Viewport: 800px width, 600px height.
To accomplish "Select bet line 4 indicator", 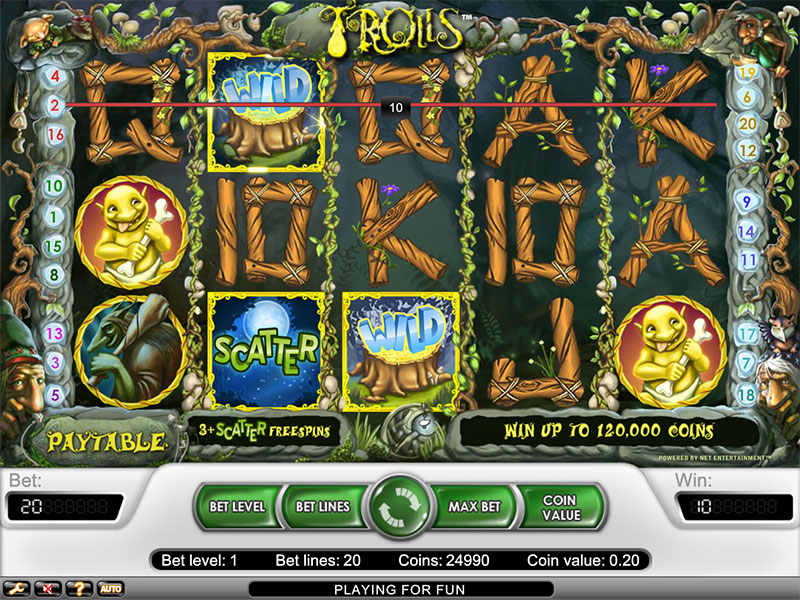I will [55, 76].
